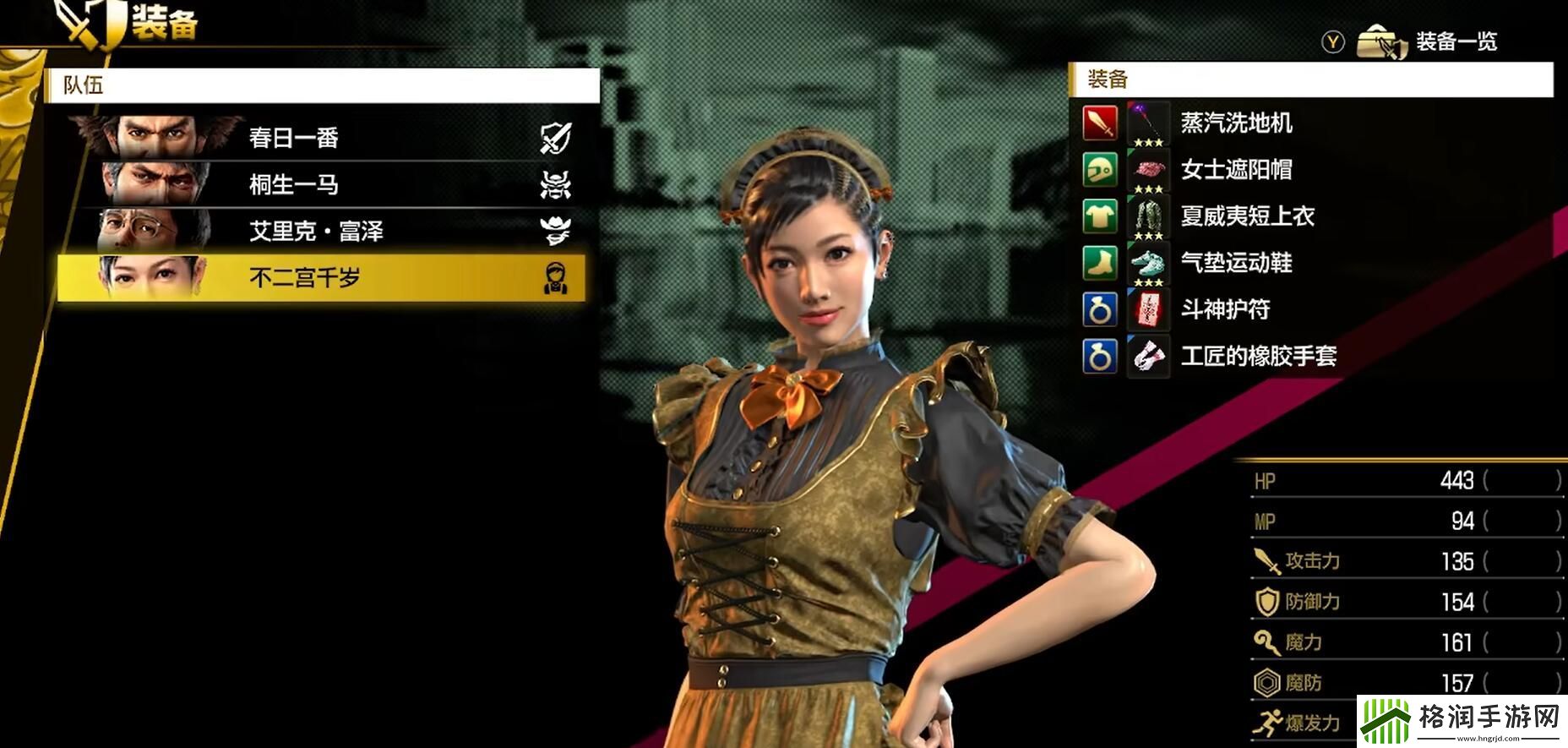Click the Y button prompt at top right
The width and height of the screenshot is (1568, 748).
point(1331,42)
